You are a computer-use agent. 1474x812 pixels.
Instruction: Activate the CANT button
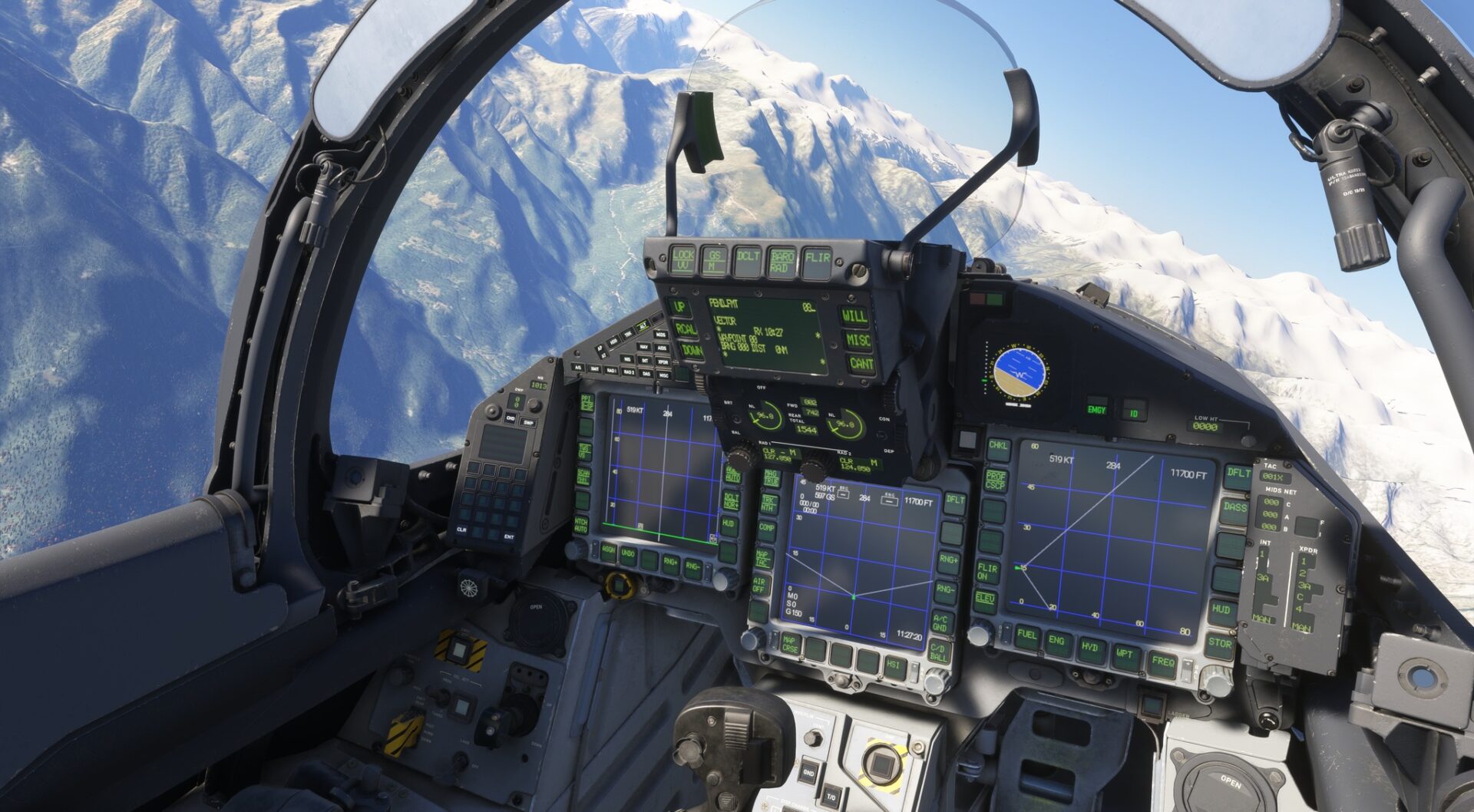click(x=861, y=364)
